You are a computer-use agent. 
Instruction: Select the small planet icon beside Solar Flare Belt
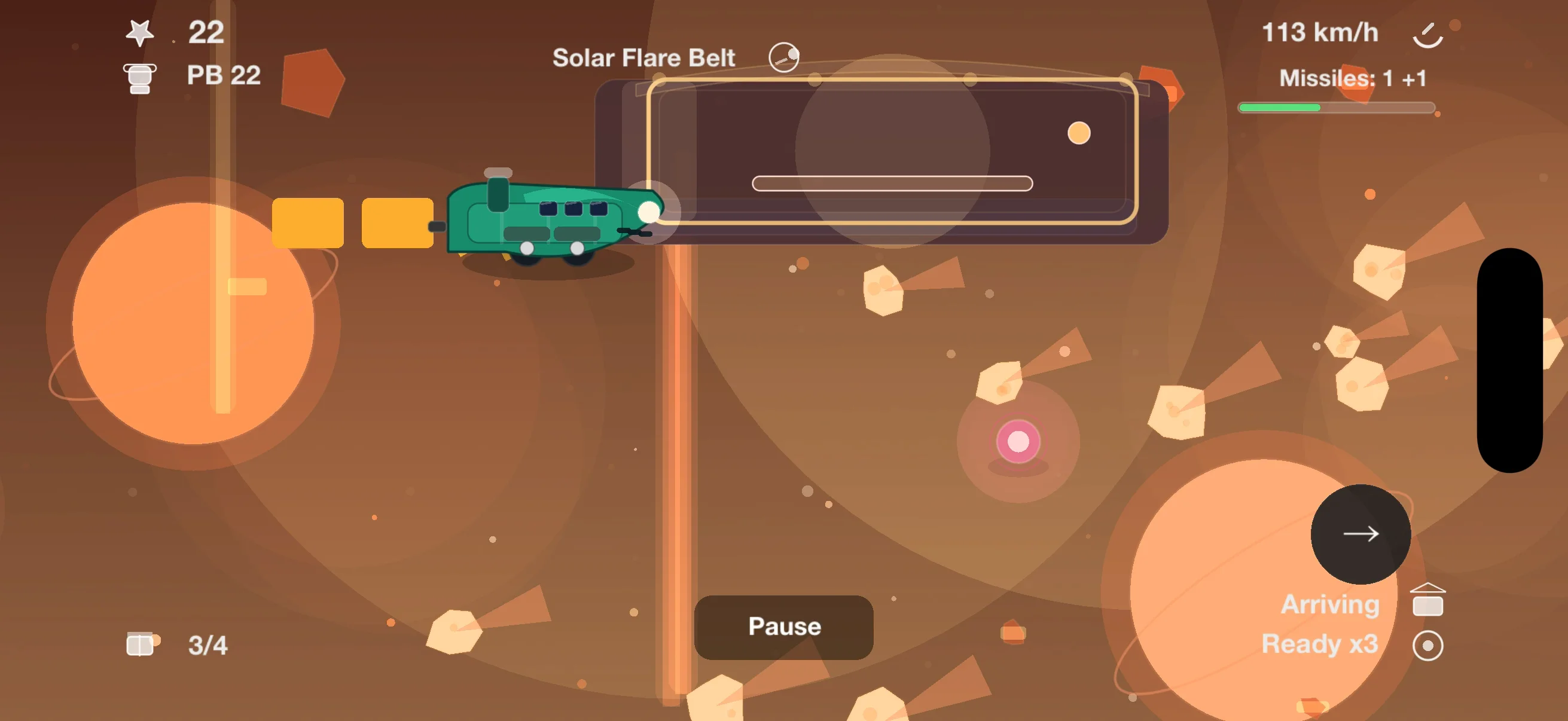[x=784, y=57]
